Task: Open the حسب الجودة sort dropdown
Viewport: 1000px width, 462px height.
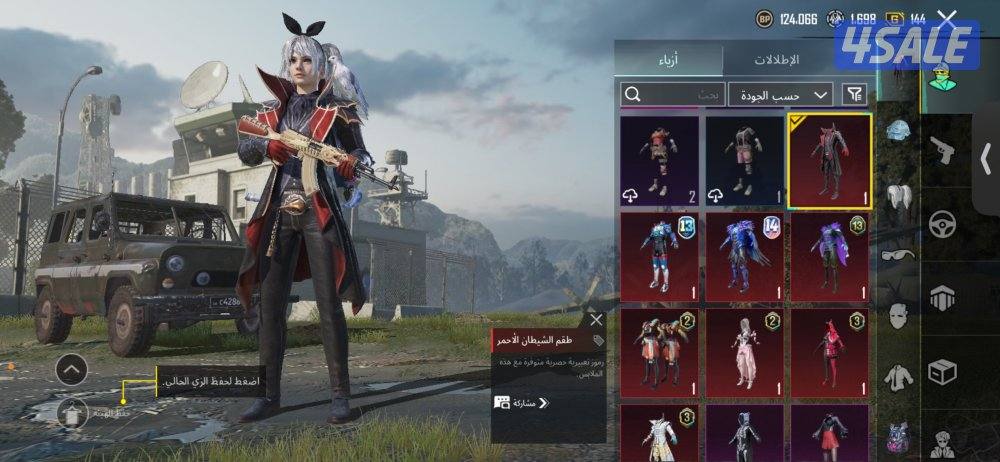Action: 781,94
